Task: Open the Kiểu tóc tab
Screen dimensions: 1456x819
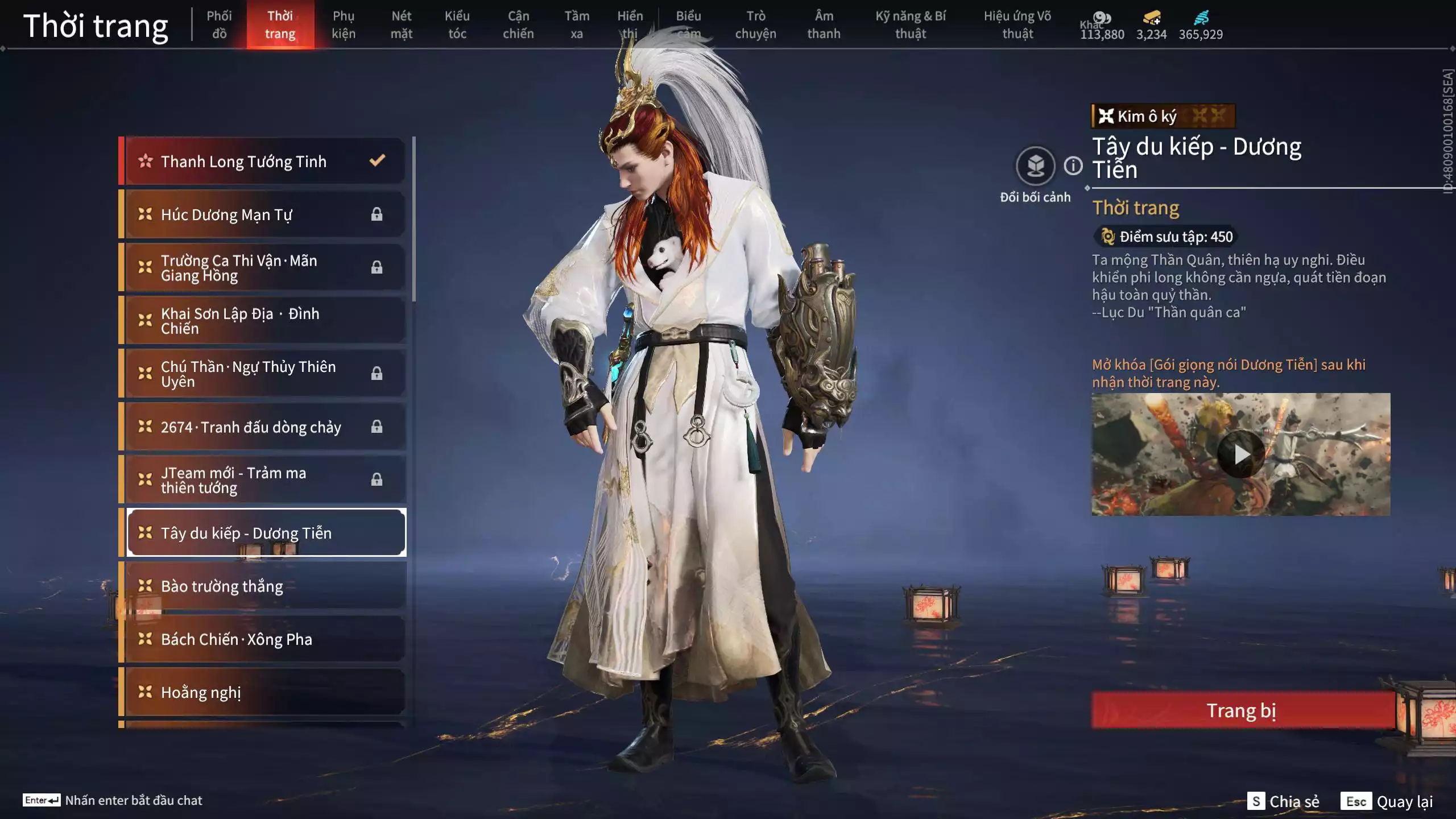Action: tap(457, 24)
